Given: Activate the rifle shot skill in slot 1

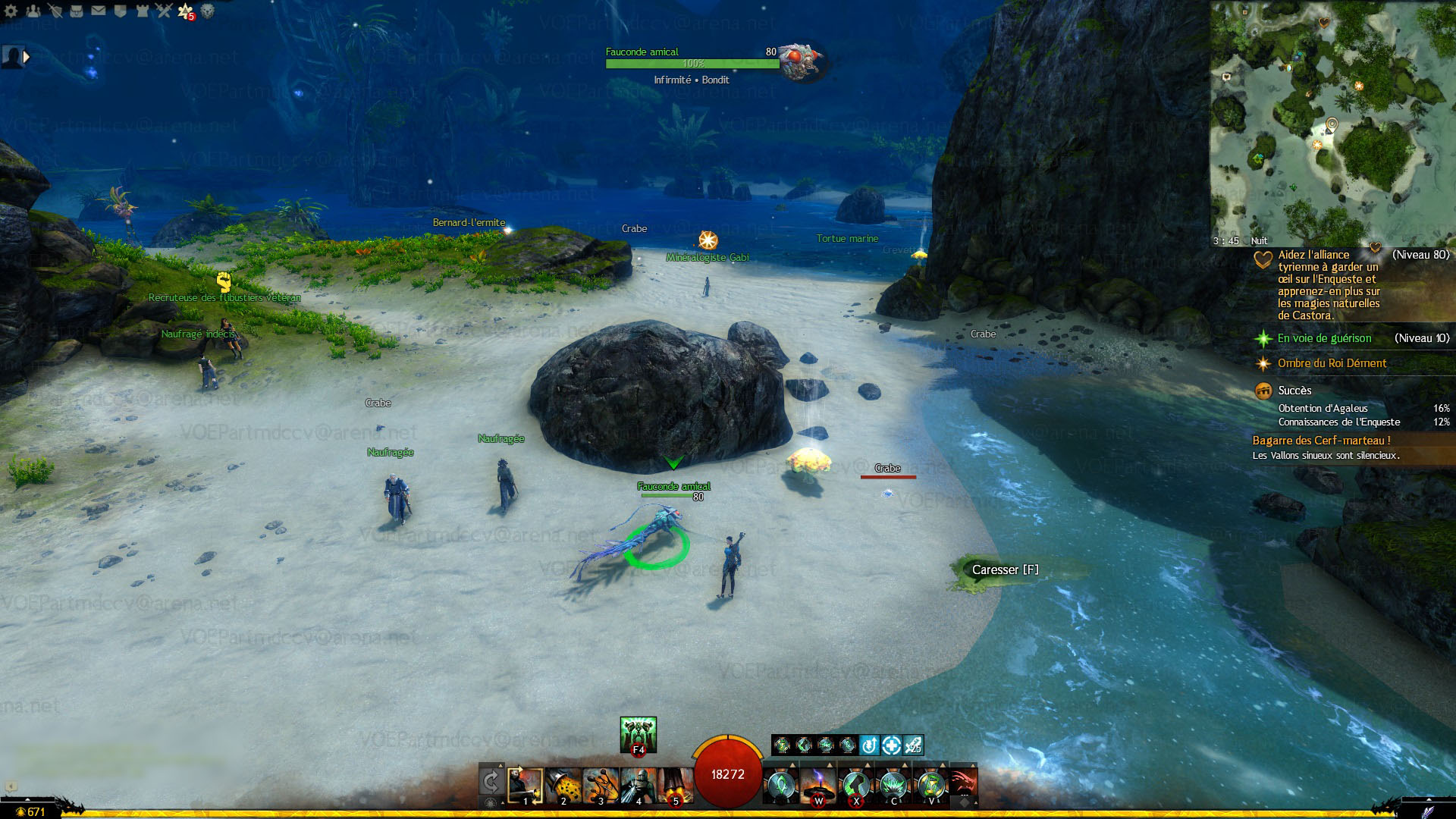Looking at the screenshot, I should coord(525,786).
